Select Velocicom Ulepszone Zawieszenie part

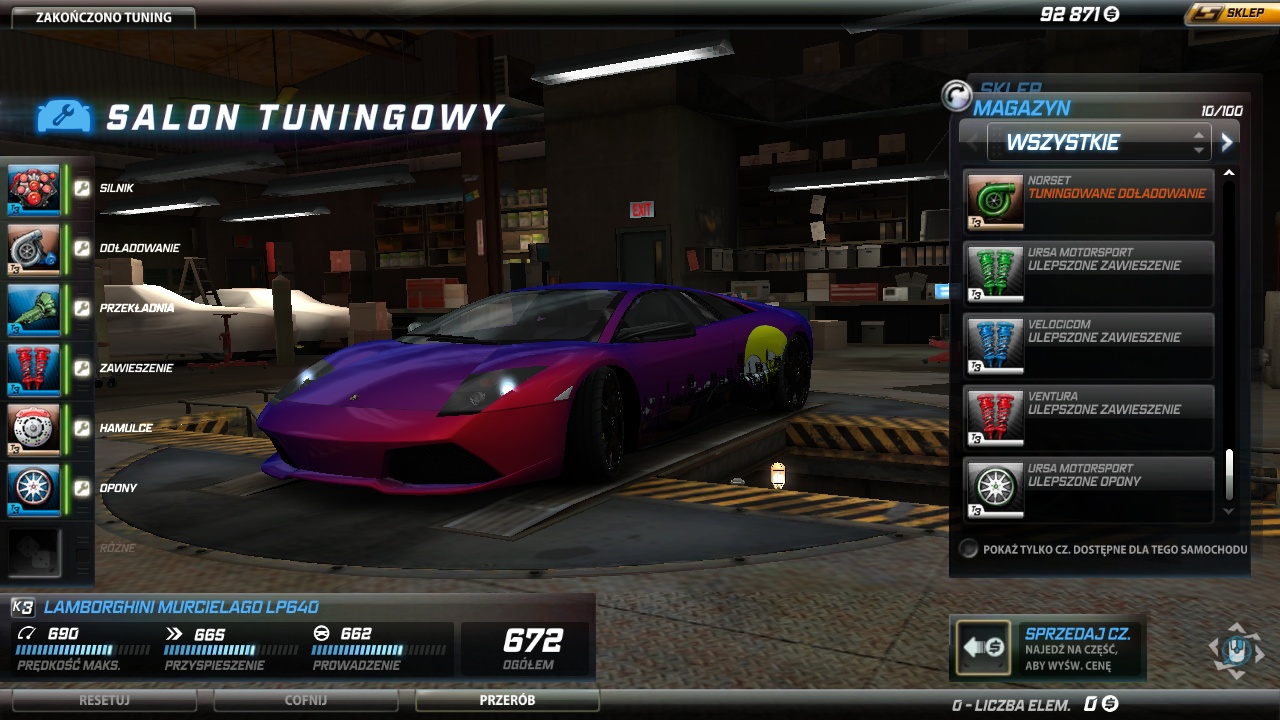click(1089, 345)
